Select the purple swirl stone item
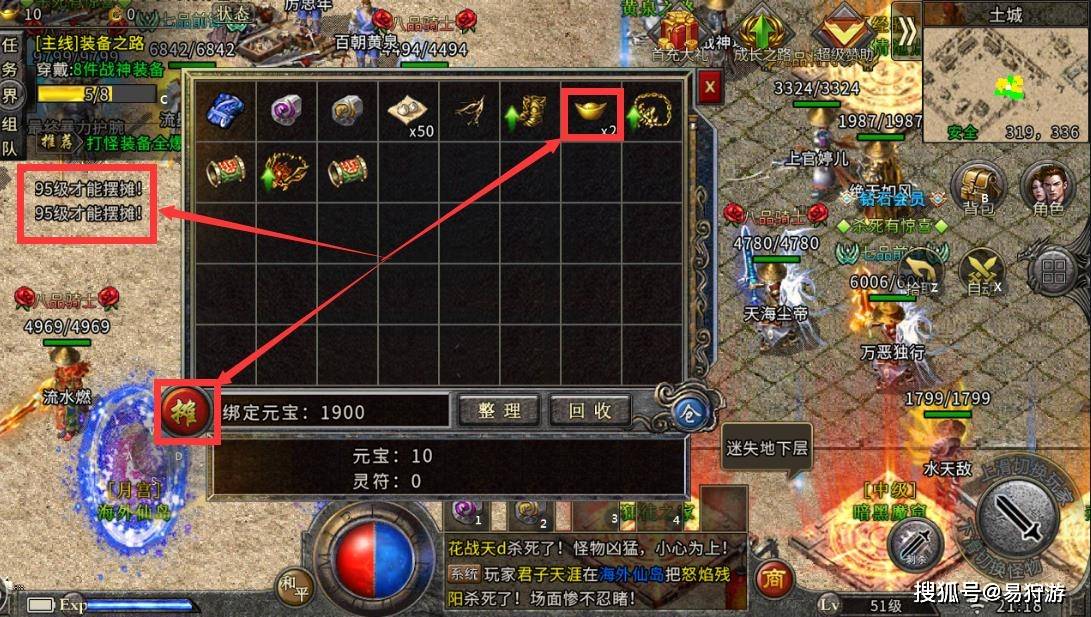Image resolution: width=1091 pixels, height=617 pixels. point(287,110)
